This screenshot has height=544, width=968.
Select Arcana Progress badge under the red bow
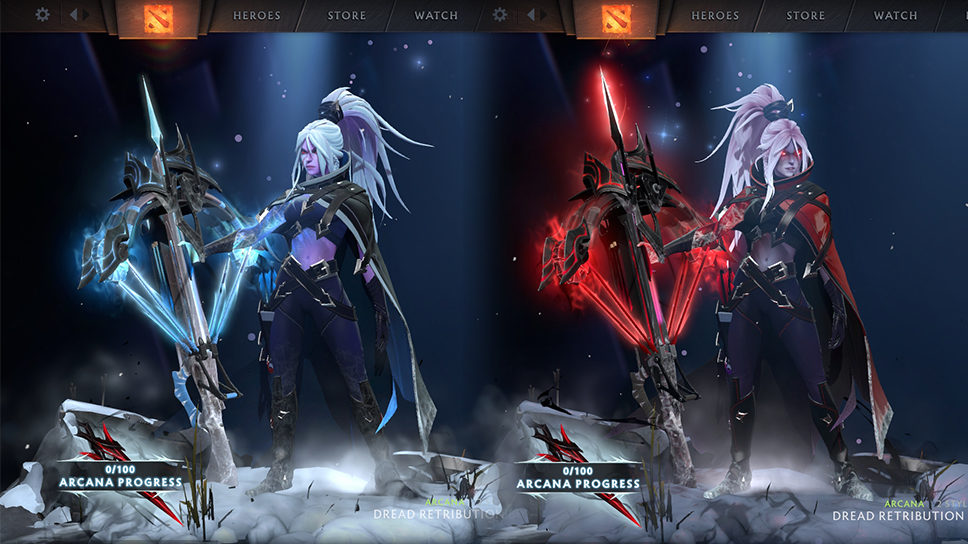[578, 478]
